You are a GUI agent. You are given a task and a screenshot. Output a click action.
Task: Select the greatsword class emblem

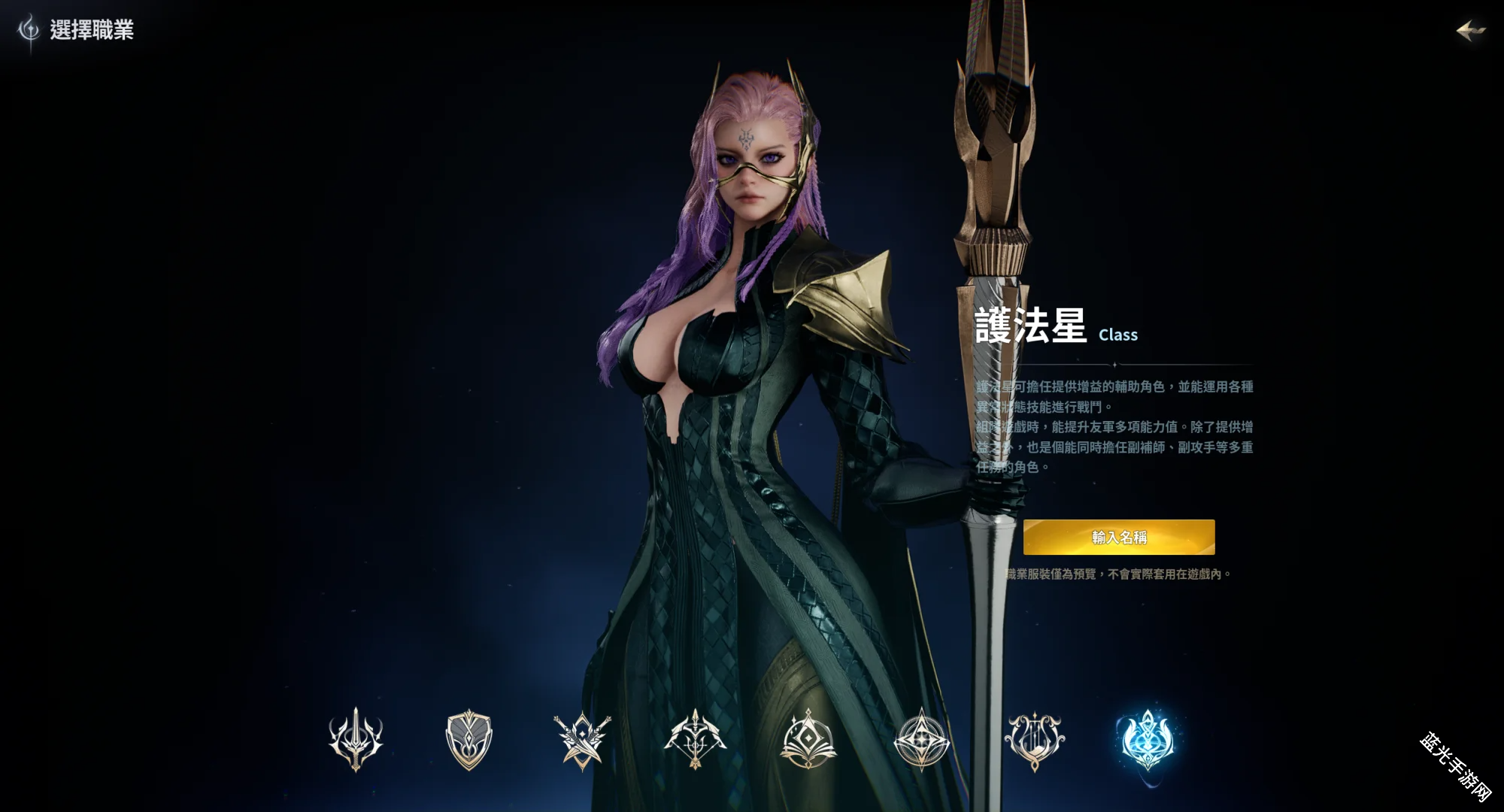point(356,739)
